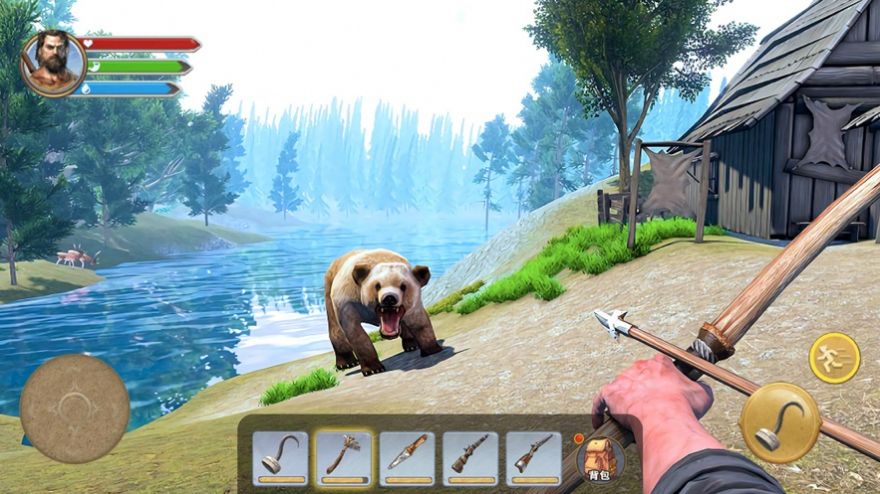The width and height of the screenshot is (880, 494).
Task: Open the backpack (背包) inventory
Action: (x=600, y=459)
